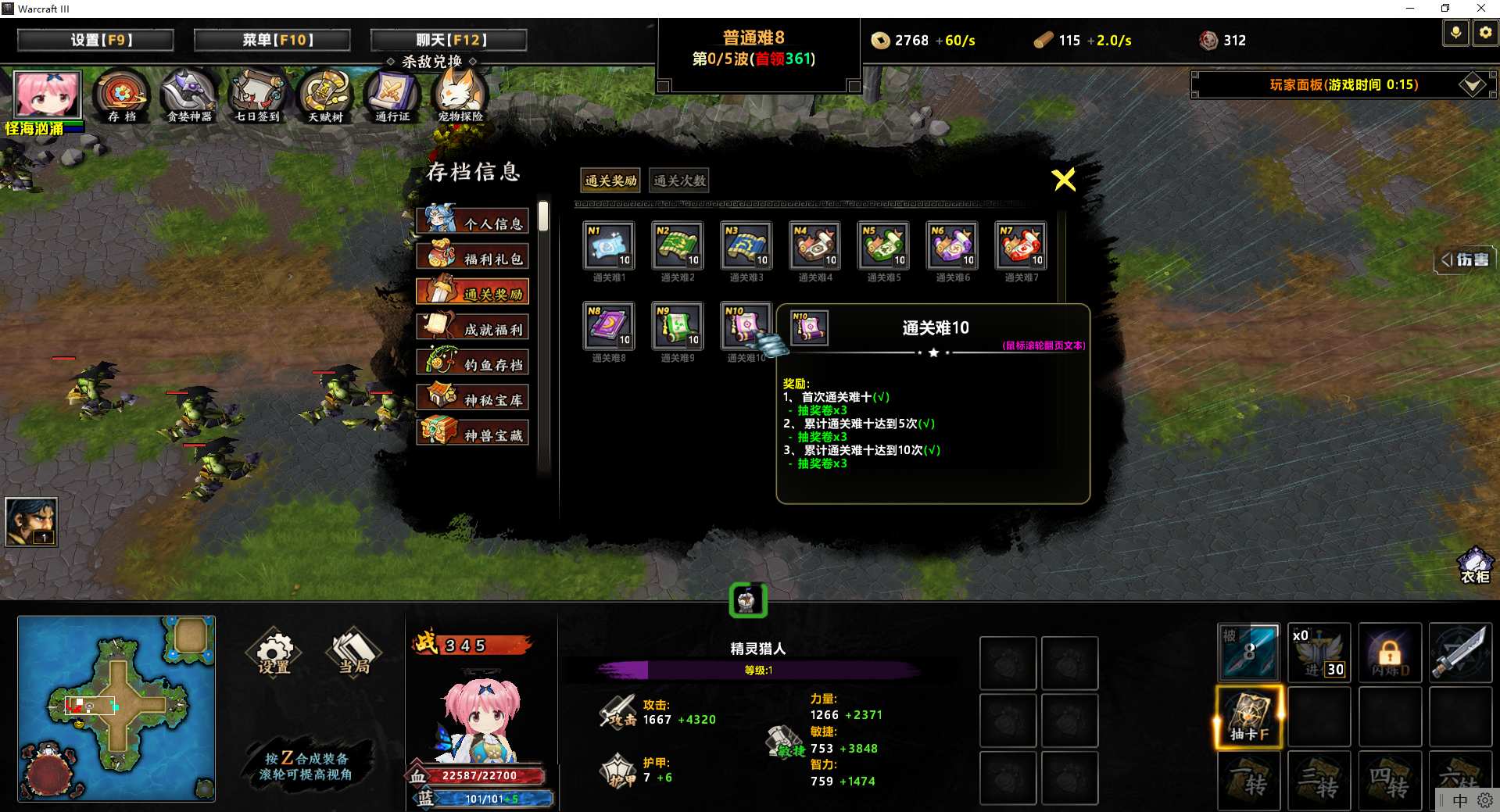Open the 菜单 (F10) main menu

tap(272, 40)
